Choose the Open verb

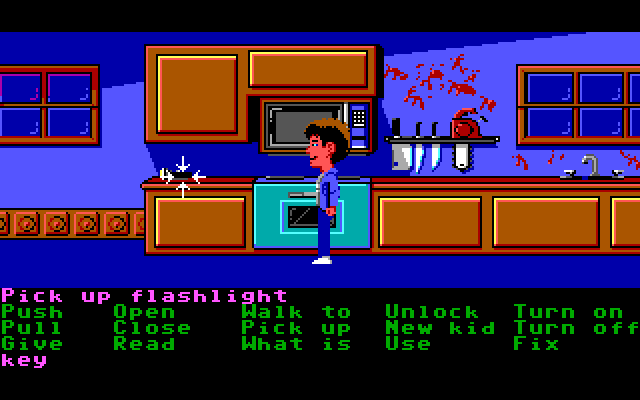point(144,312)
